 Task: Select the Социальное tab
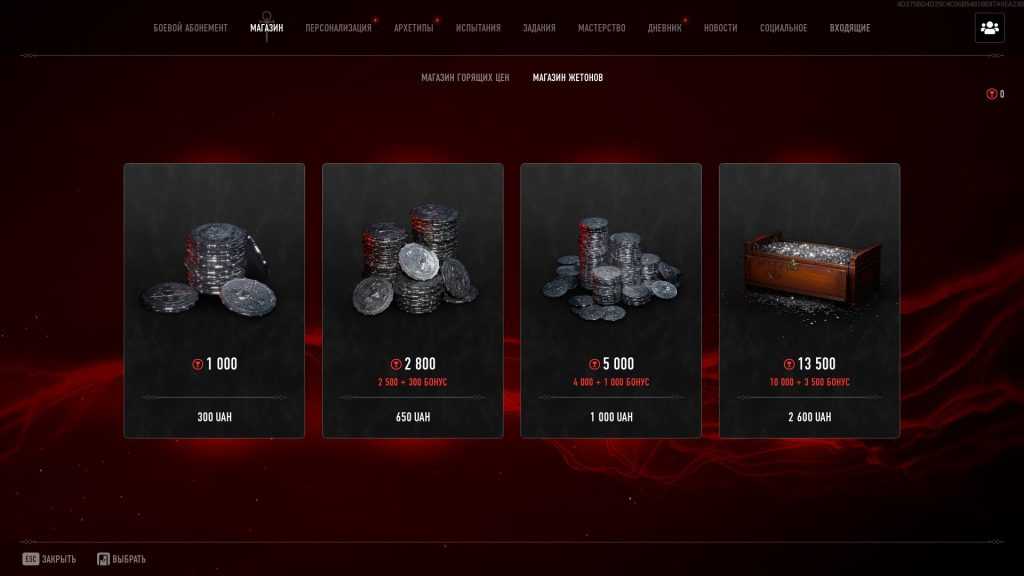click(783, 28)
